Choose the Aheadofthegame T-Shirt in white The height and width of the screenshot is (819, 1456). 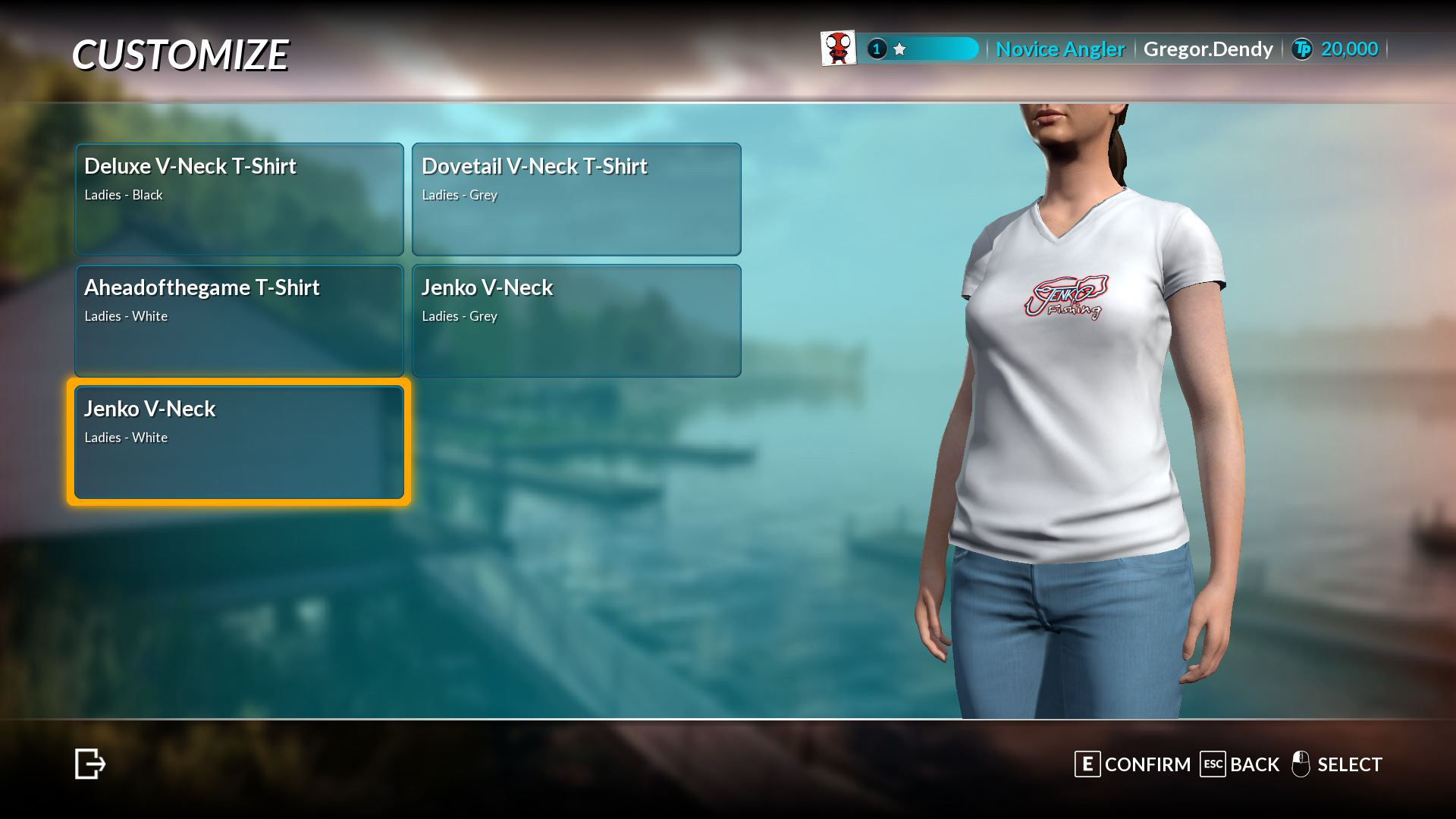(239, 320)
